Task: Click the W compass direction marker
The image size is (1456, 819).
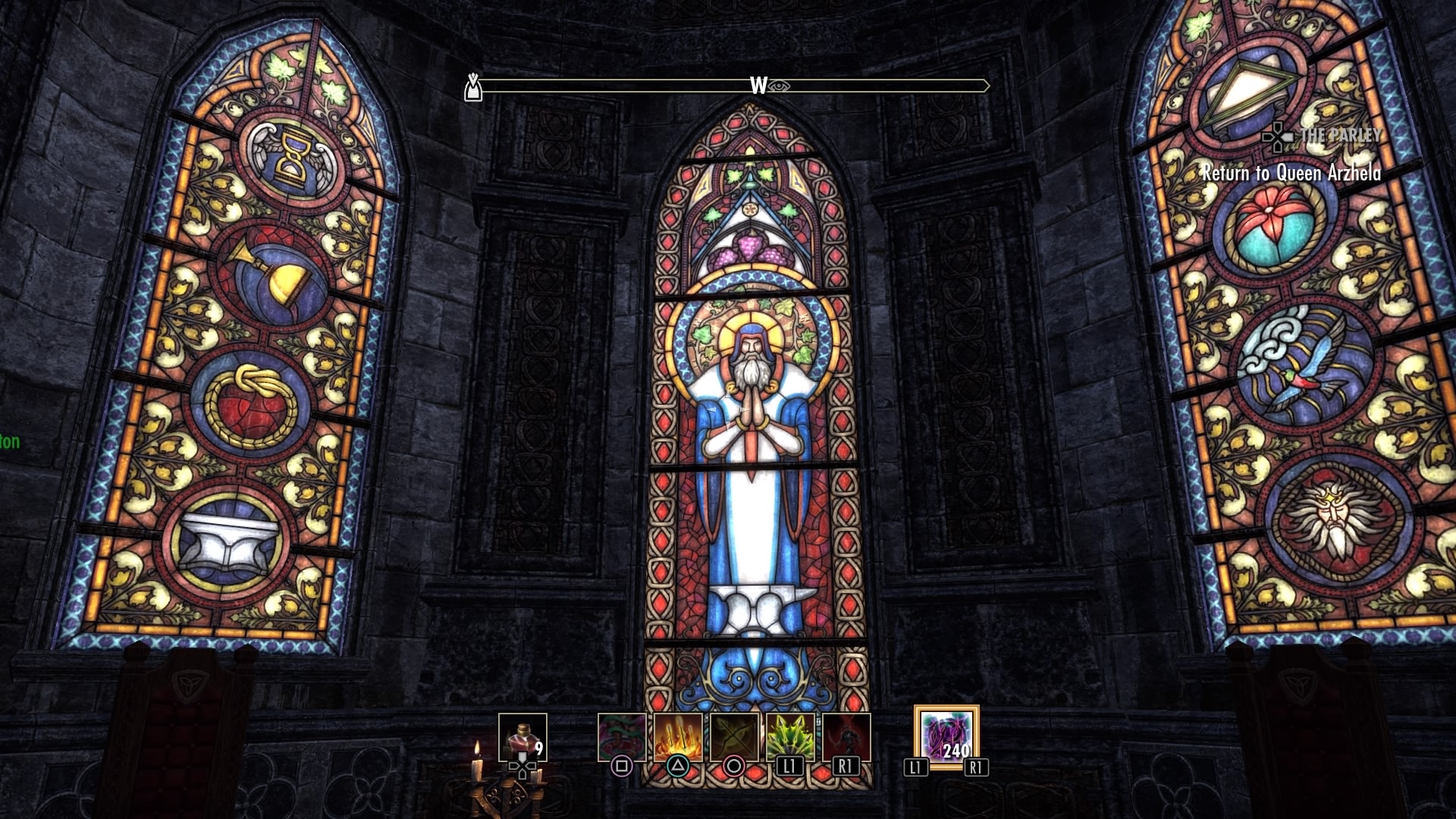Action: [x=758, y=86]
